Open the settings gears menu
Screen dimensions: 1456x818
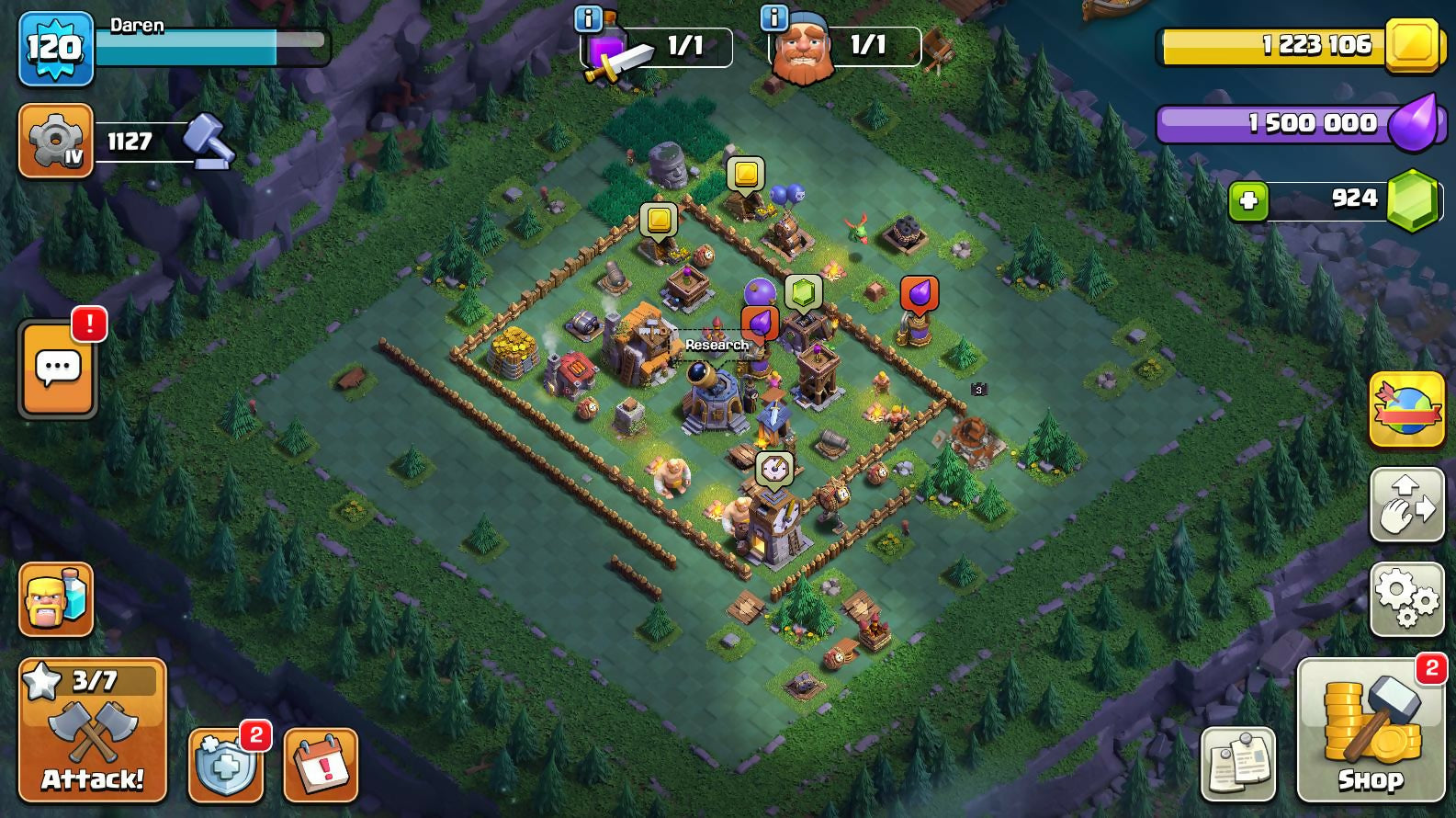pos(1406,599)
